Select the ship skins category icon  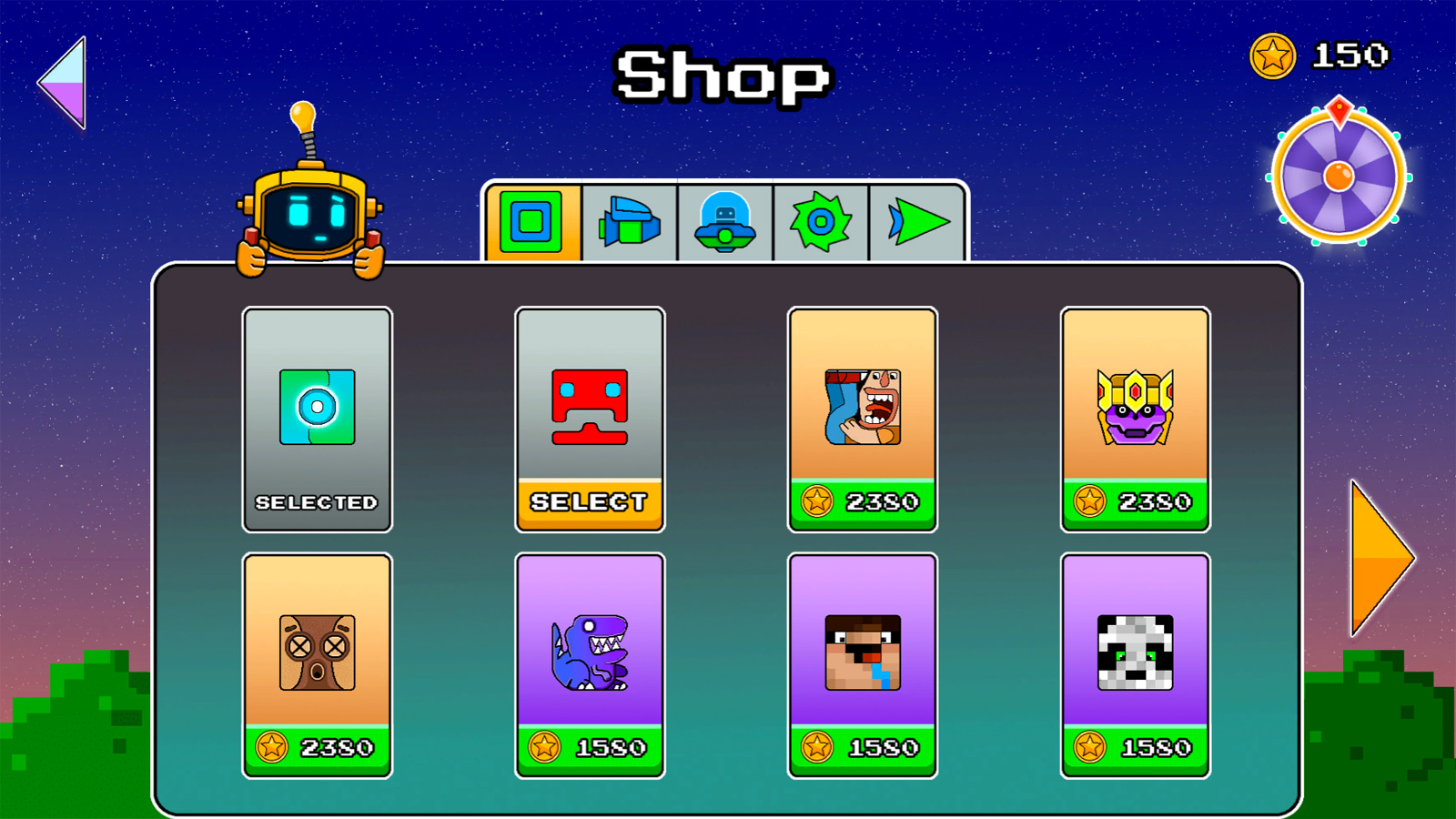click(630, 221)
